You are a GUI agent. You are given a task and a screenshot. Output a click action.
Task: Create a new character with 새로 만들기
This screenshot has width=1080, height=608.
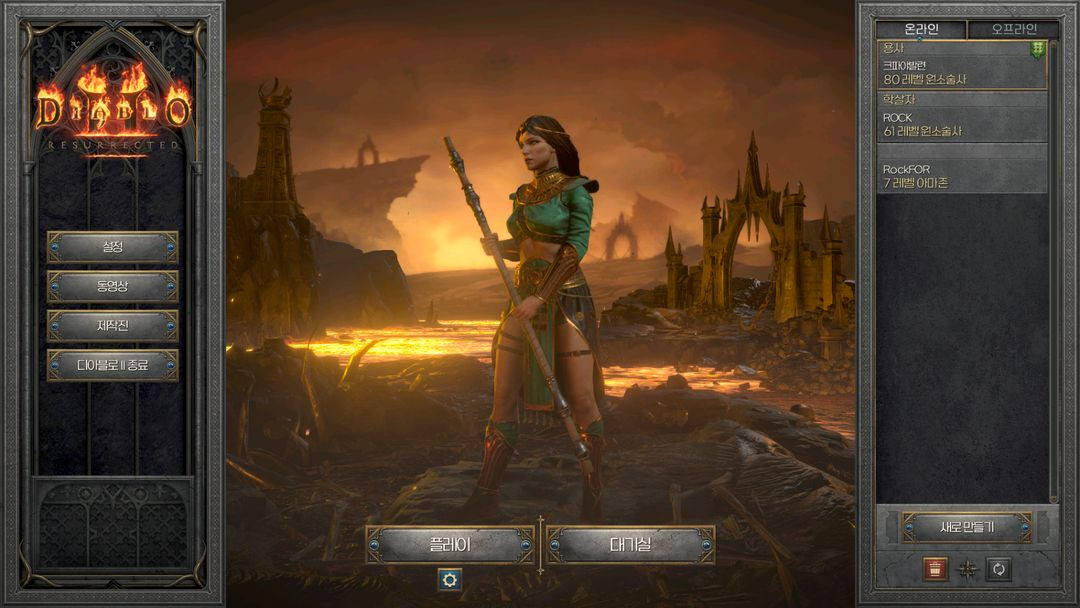click(966, 527)
